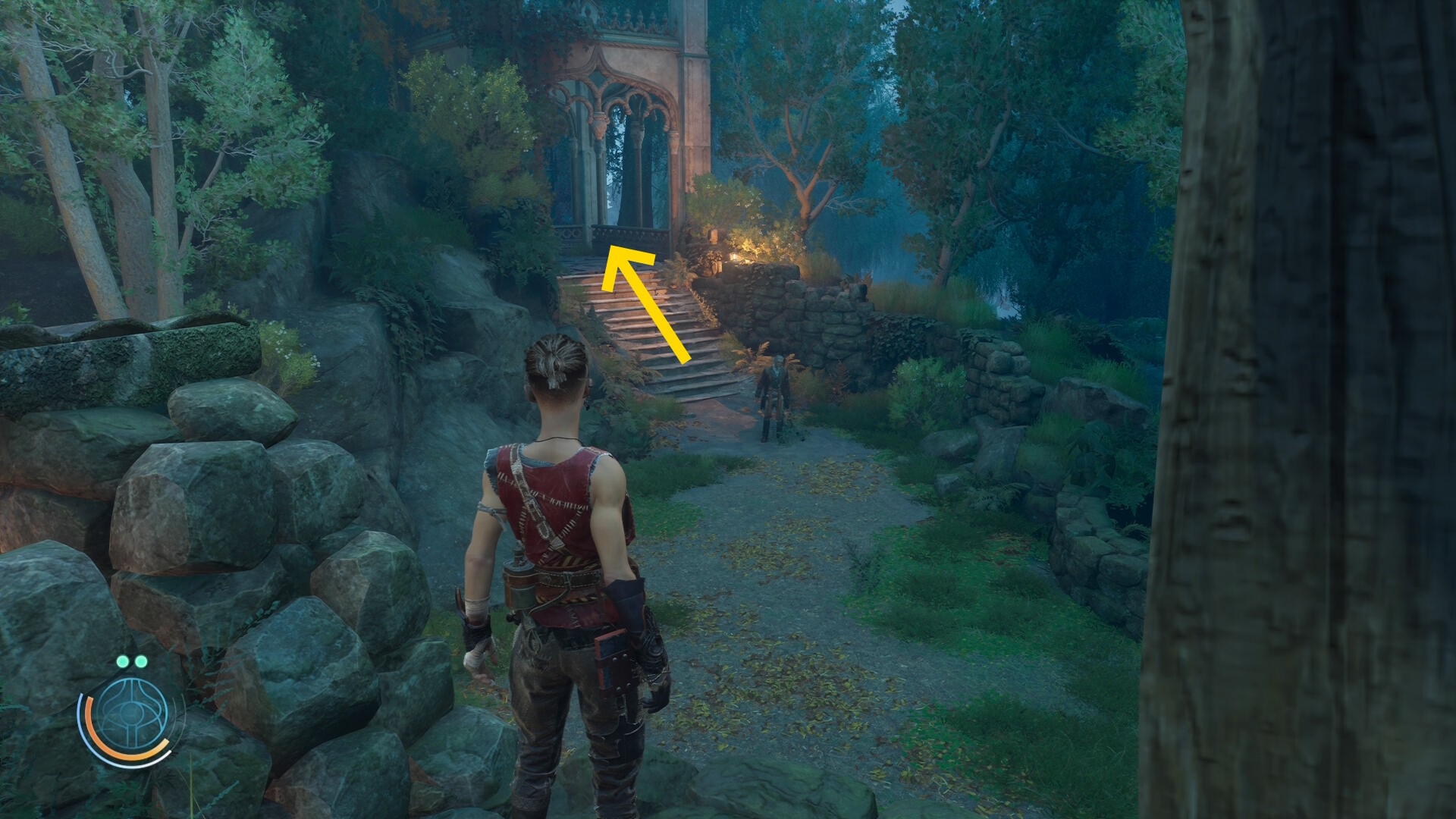
Task: Click the circular emblem HUD icon
Action: [x=132, y=716]
